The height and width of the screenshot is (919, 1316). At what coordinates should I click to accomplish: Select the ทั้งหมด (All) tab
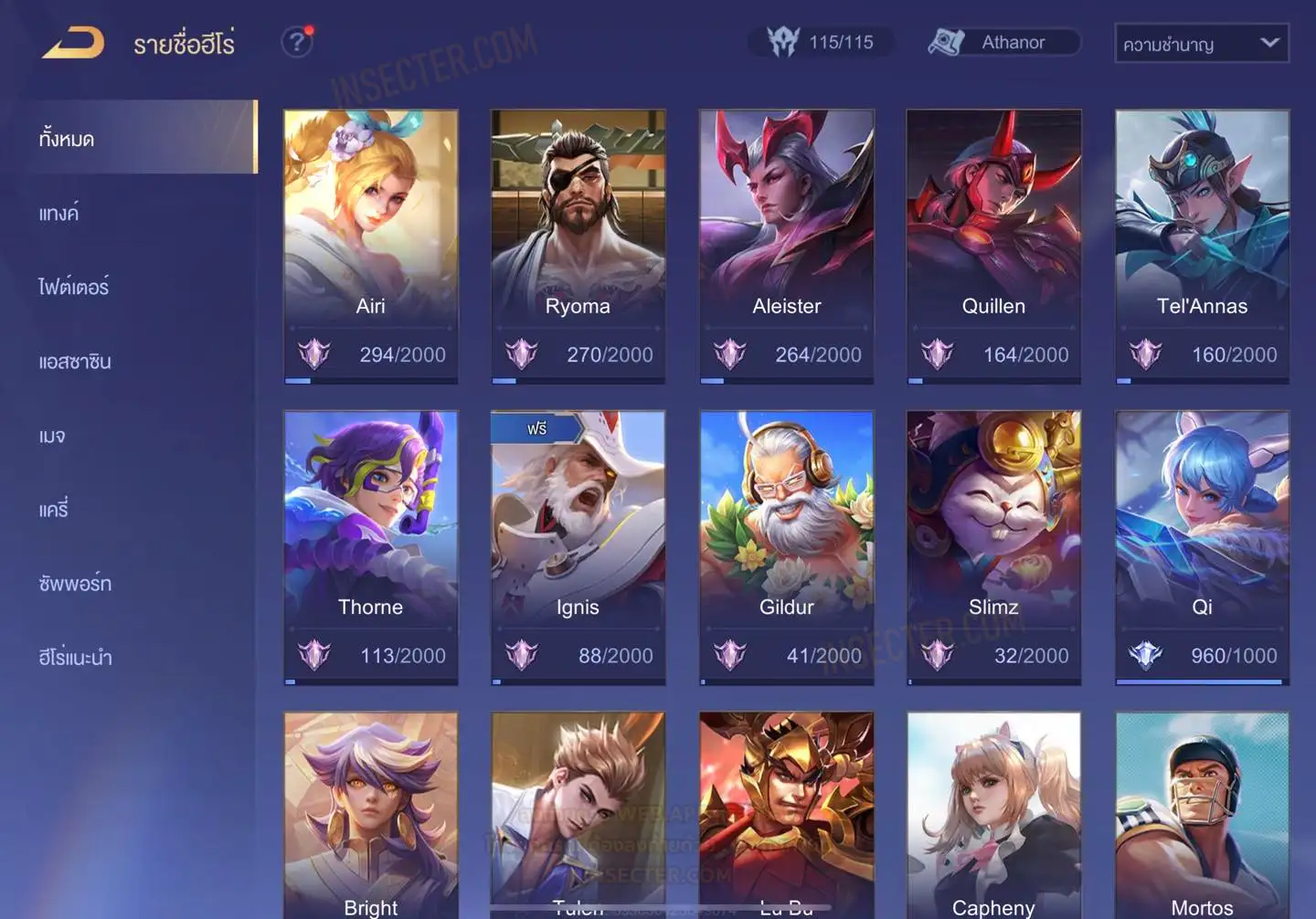[137, 138]
